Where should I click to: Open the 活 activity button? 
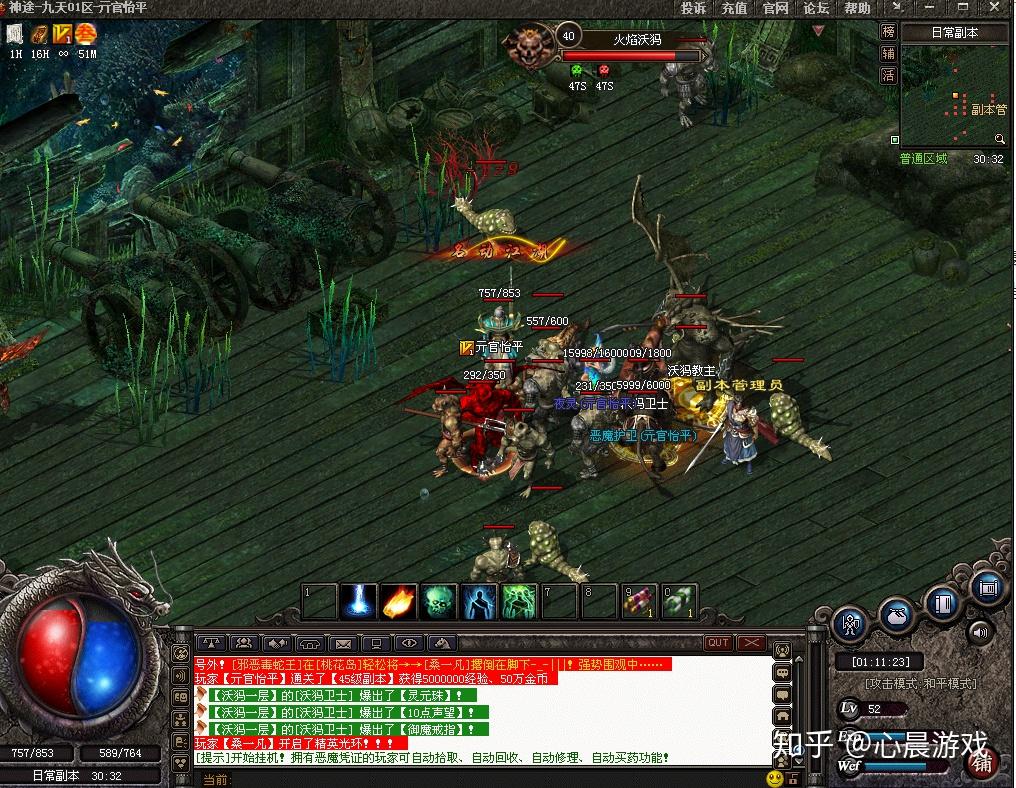(888, 77)
